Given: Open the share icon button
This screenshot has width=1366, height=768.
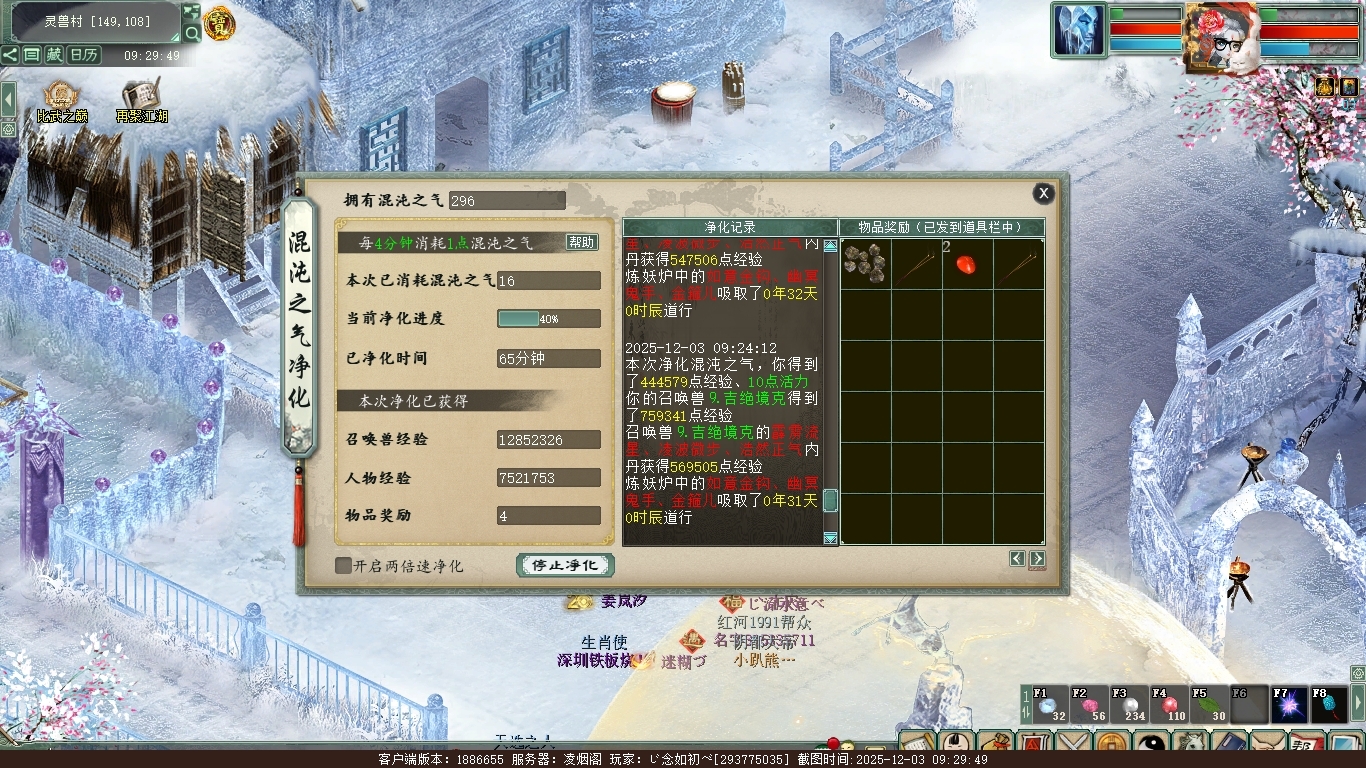Looking at the screenshot, I should tap(10, 55).
